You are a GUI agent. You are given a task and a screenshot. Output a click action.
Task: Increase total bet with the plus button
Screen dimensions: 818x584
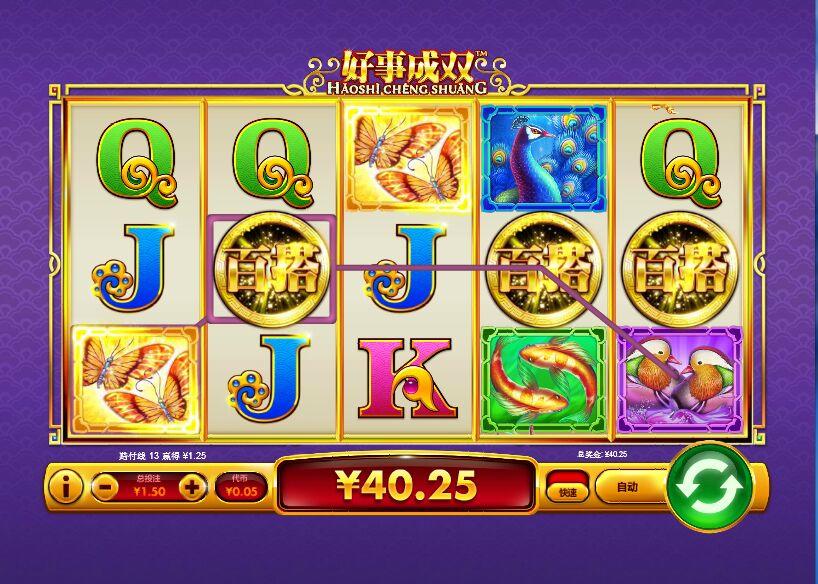(192, 488)
